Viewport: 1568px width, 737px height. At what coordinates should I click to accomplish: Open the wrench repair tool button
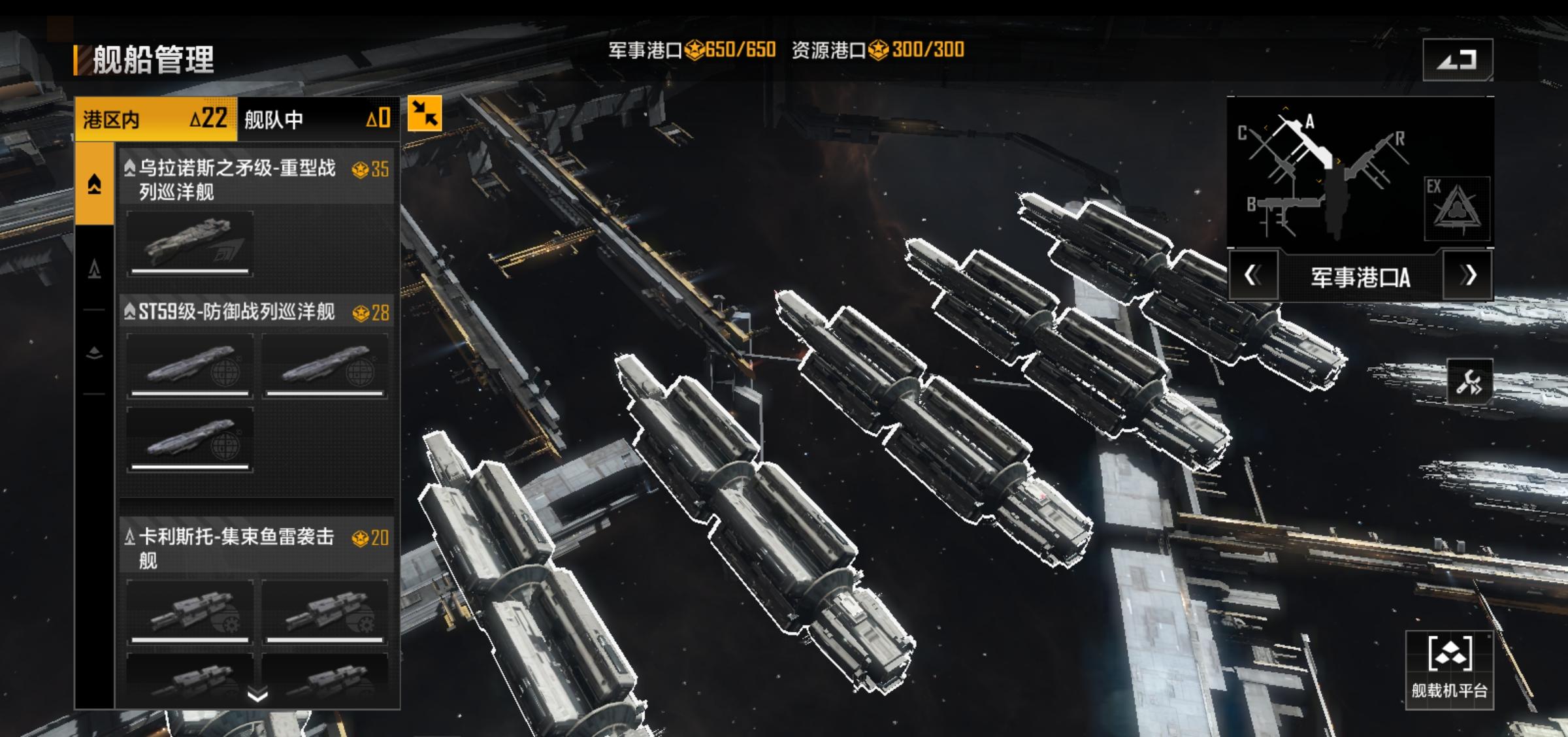tap(1469, 382)
